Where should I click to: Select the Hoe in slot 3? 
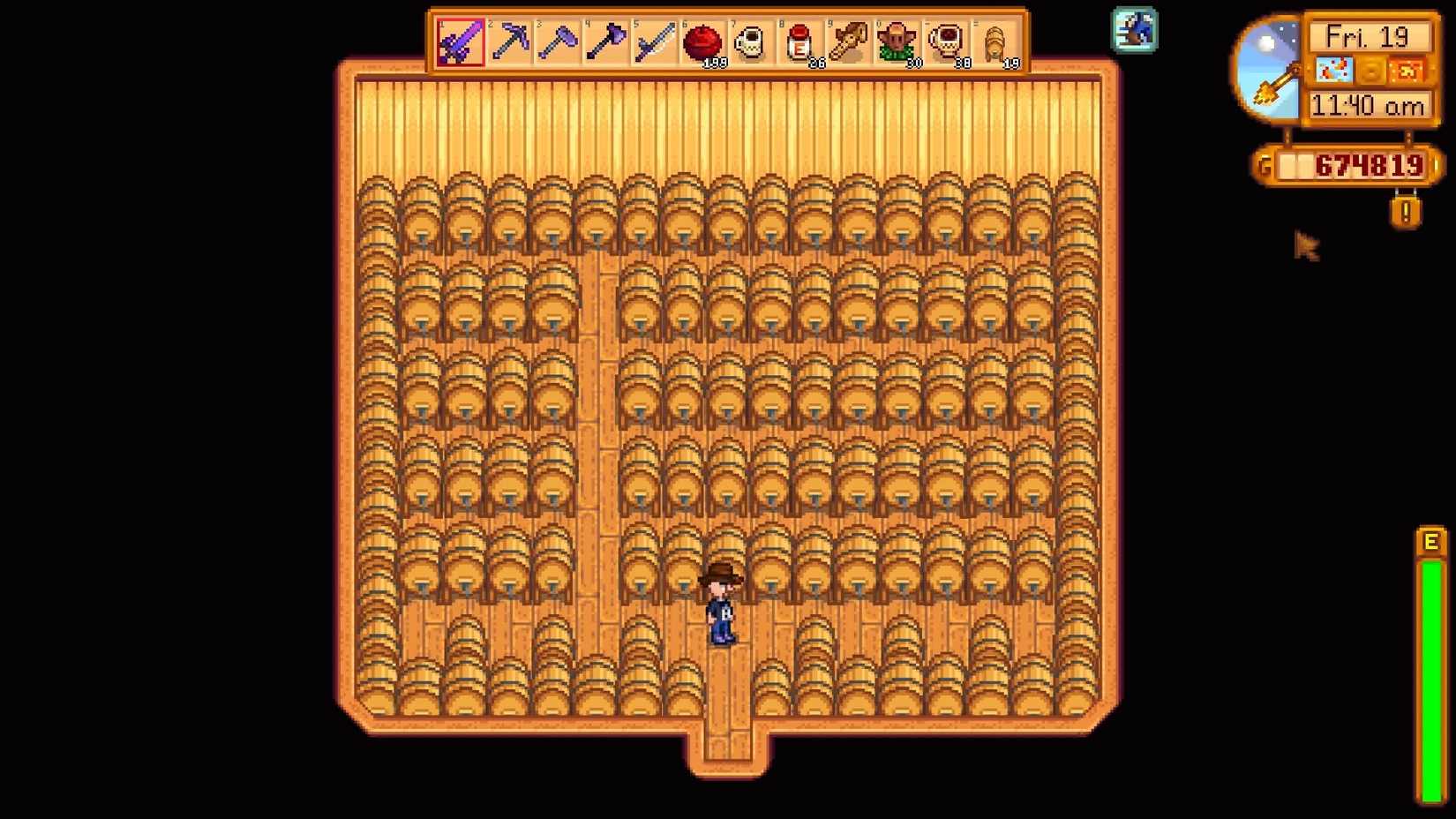[x=558, y=41]
